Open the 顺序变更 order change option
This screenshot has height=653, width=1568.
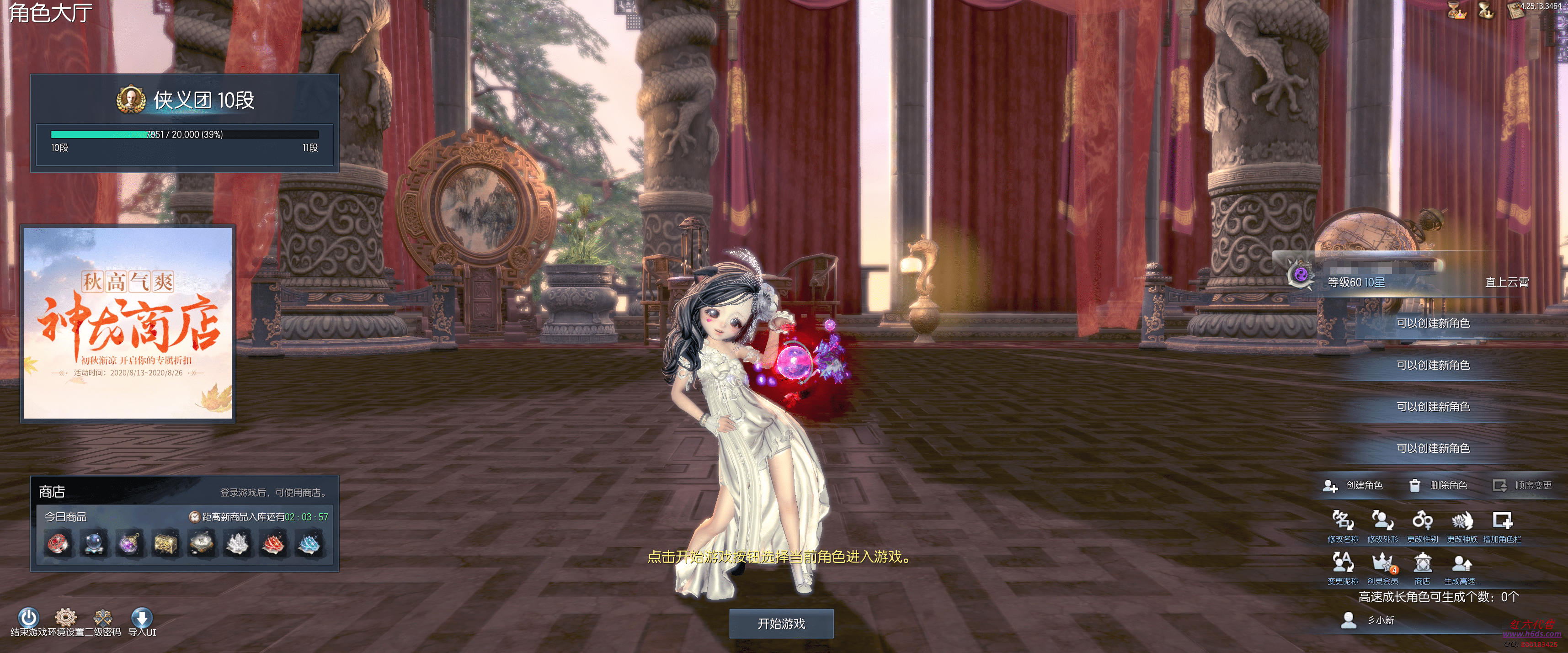[x=1522, y=485]
